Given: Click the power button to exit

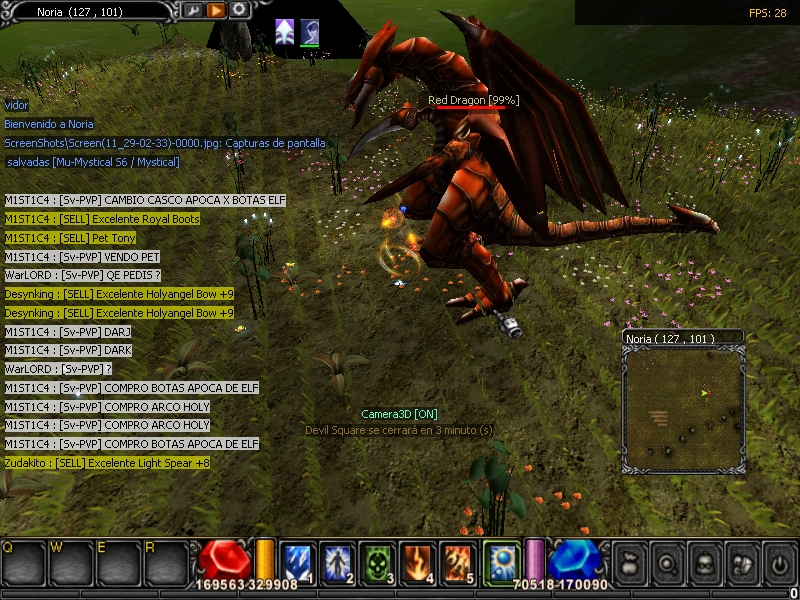Looking at the screenshot, I should click(x=777, y=563).
